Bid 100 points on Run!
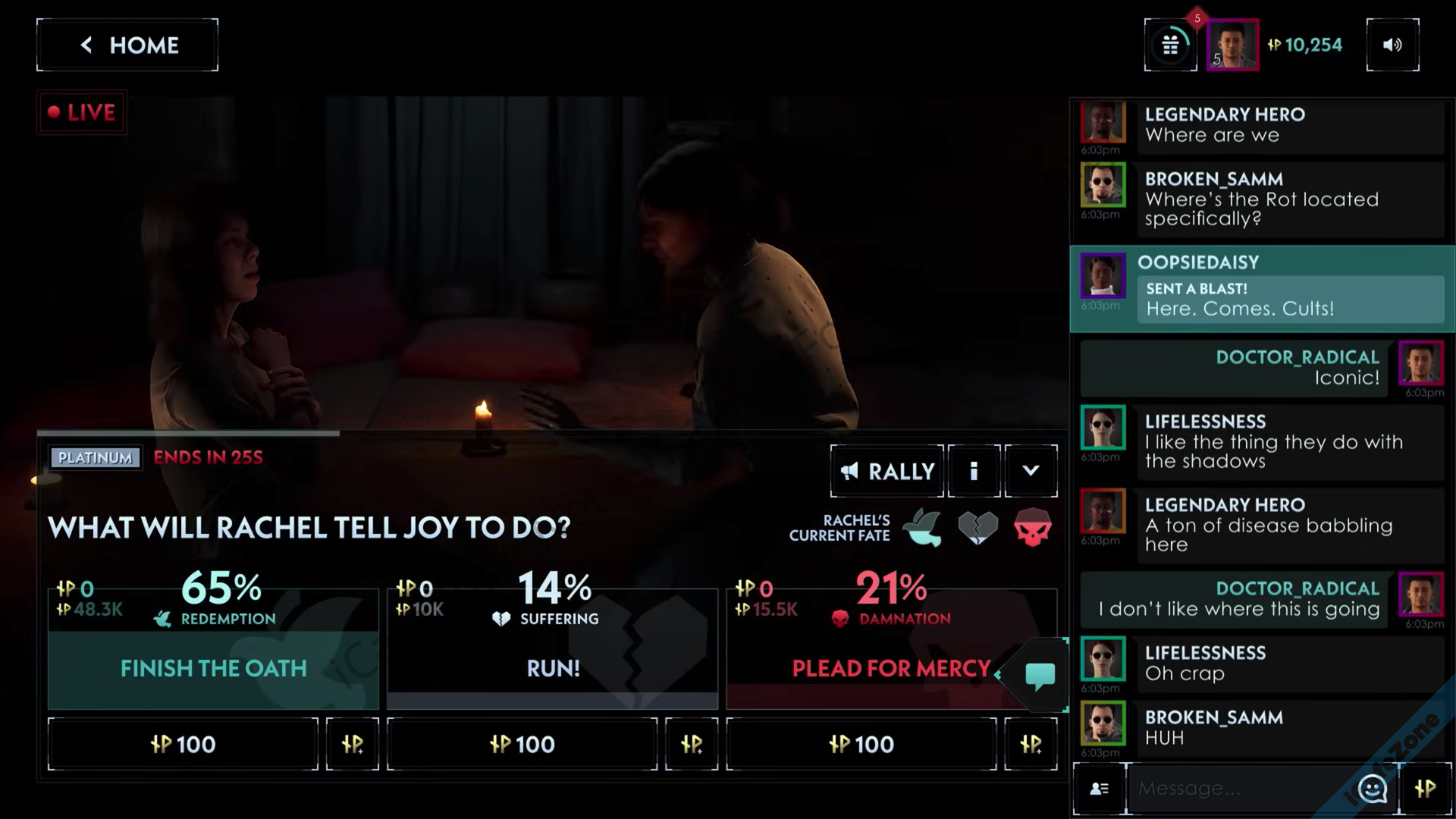 click(522, 744)
